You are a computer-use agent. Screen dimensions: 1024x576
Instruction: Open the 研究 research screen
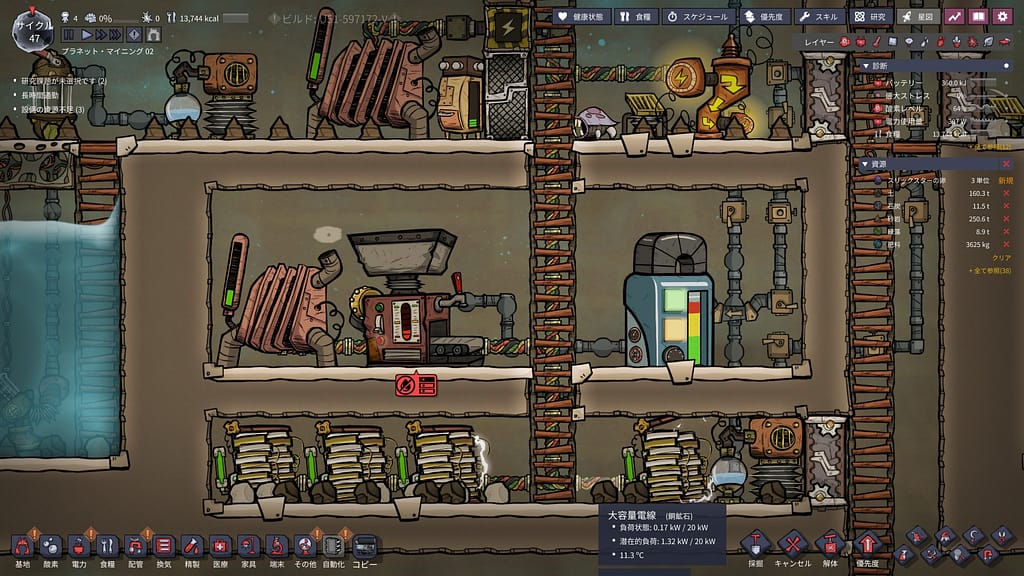pyautogui.click(x=870, y=16)
